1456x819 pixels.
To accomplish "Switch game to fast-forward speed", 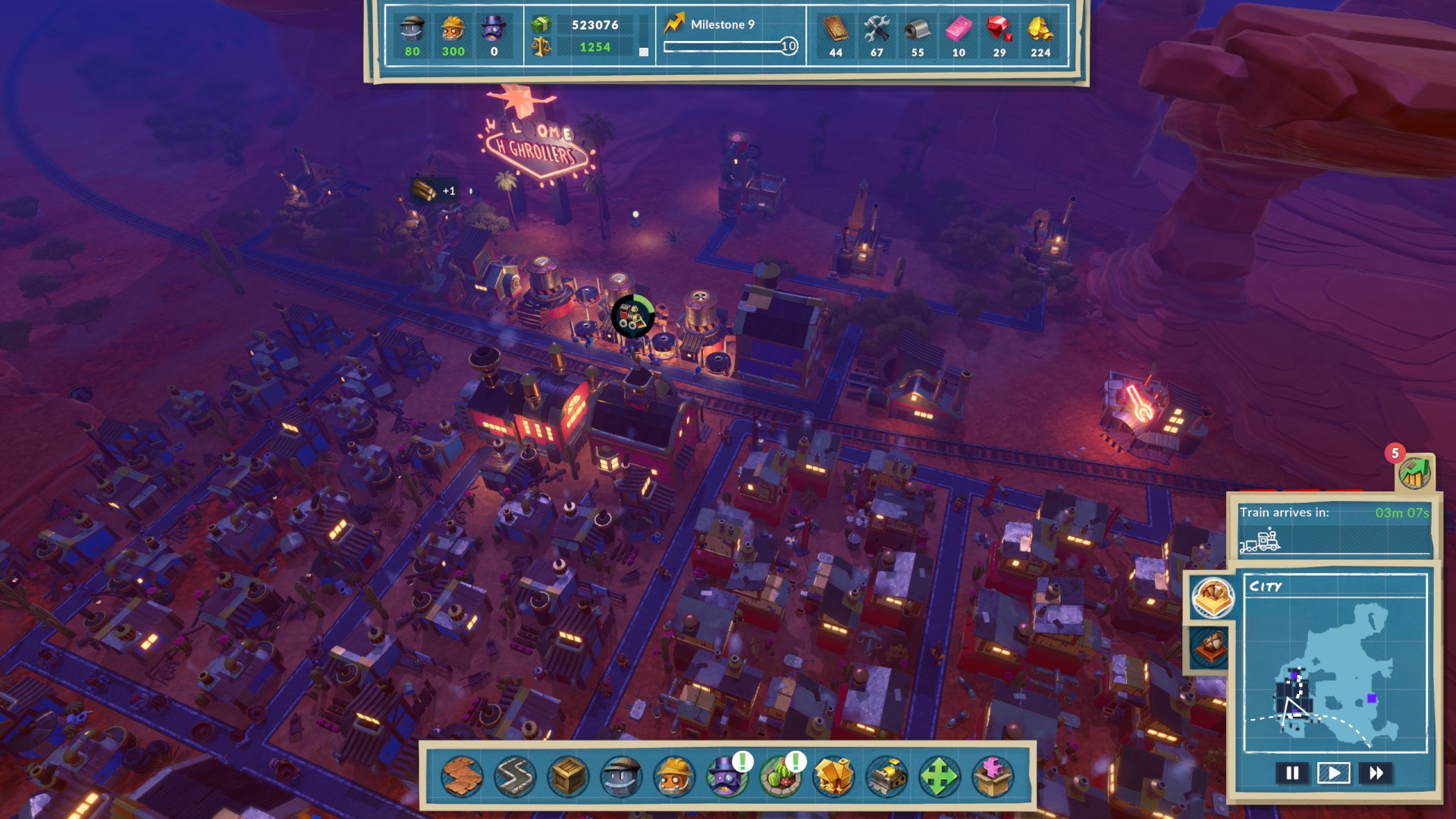I will coord(1376,773).
